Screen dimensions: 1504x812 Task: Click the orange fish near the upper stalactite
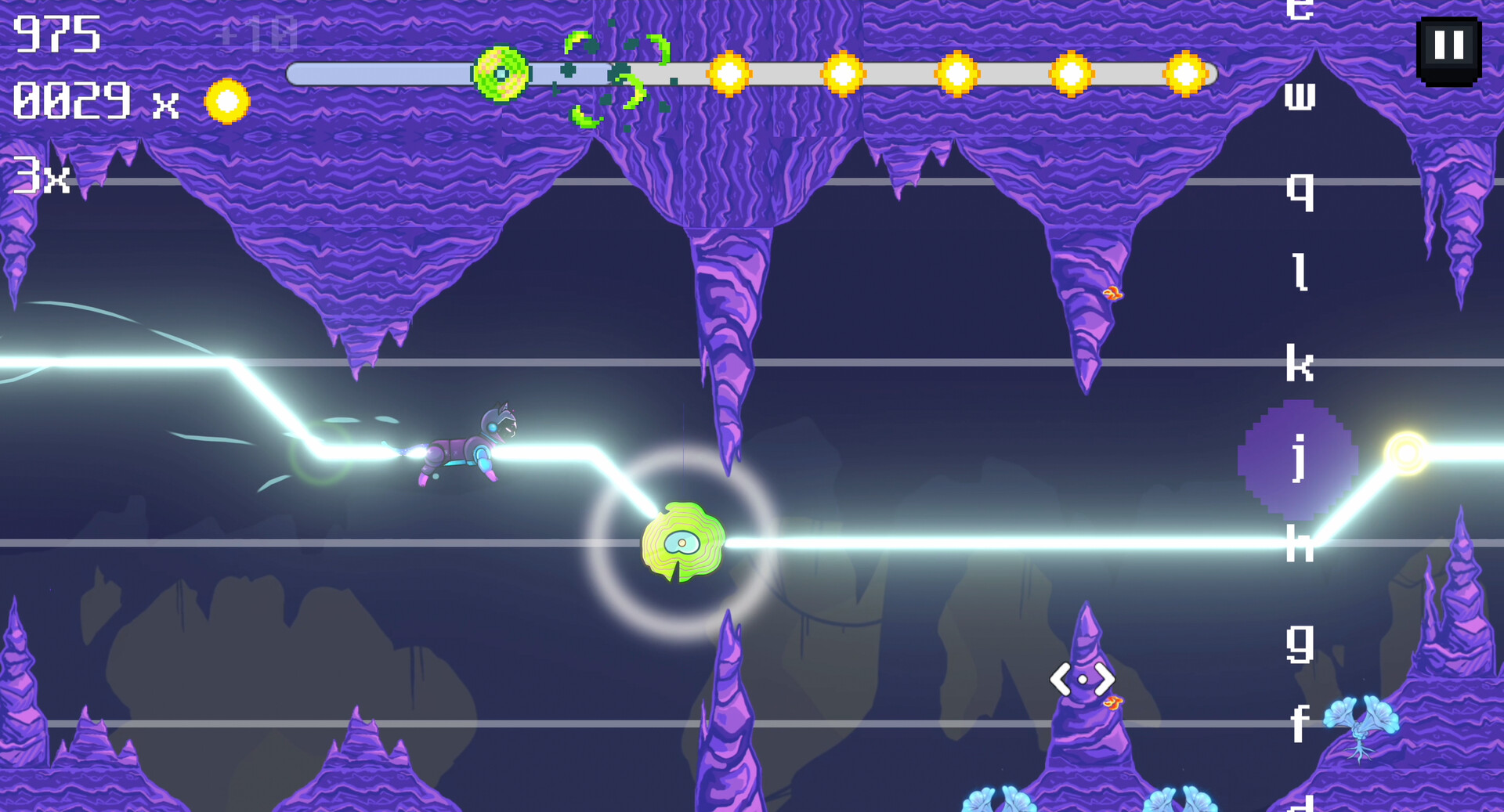tap(1112, 292)
